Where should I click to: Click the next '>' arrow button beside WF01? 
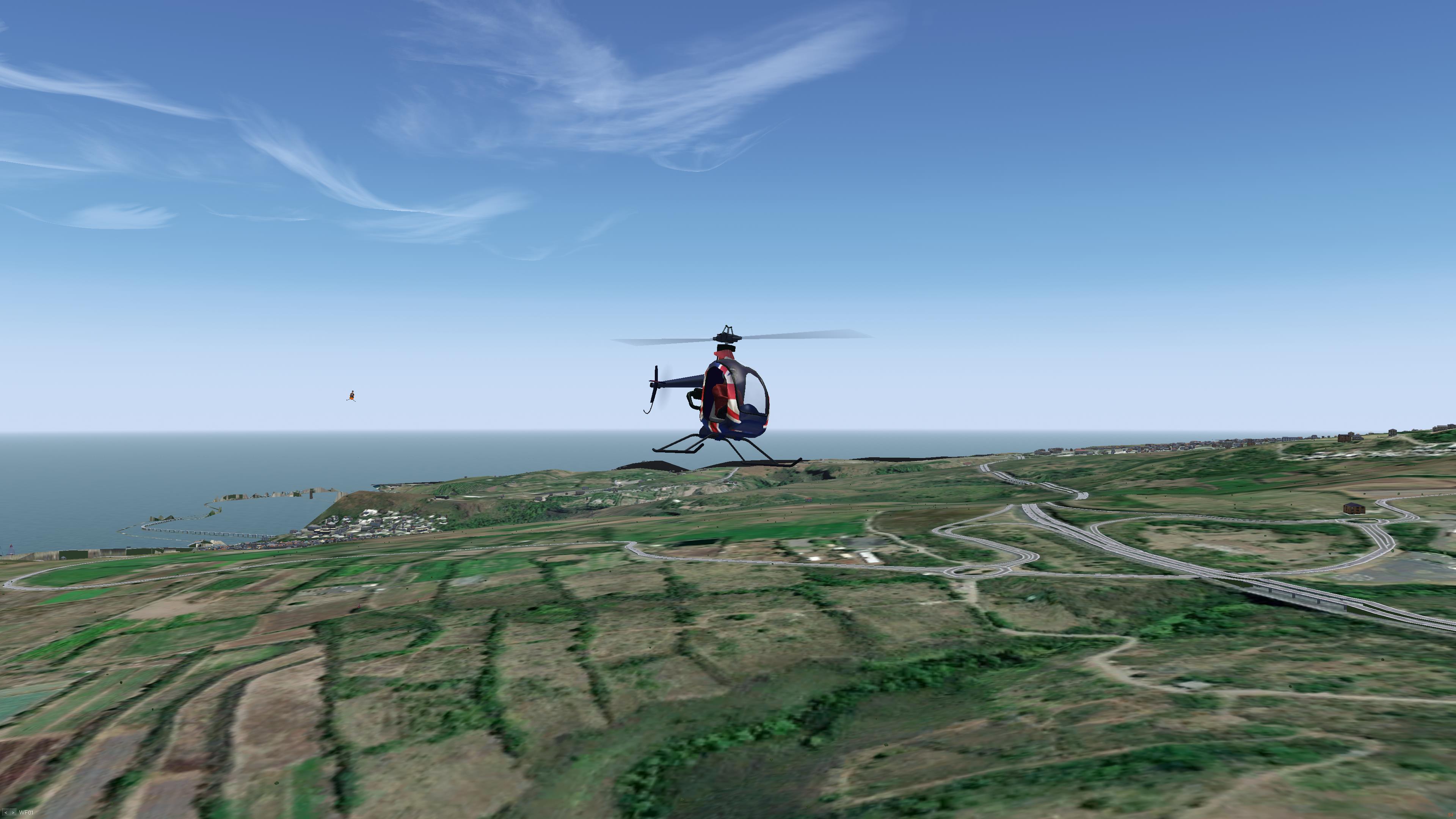click(13, 813)
